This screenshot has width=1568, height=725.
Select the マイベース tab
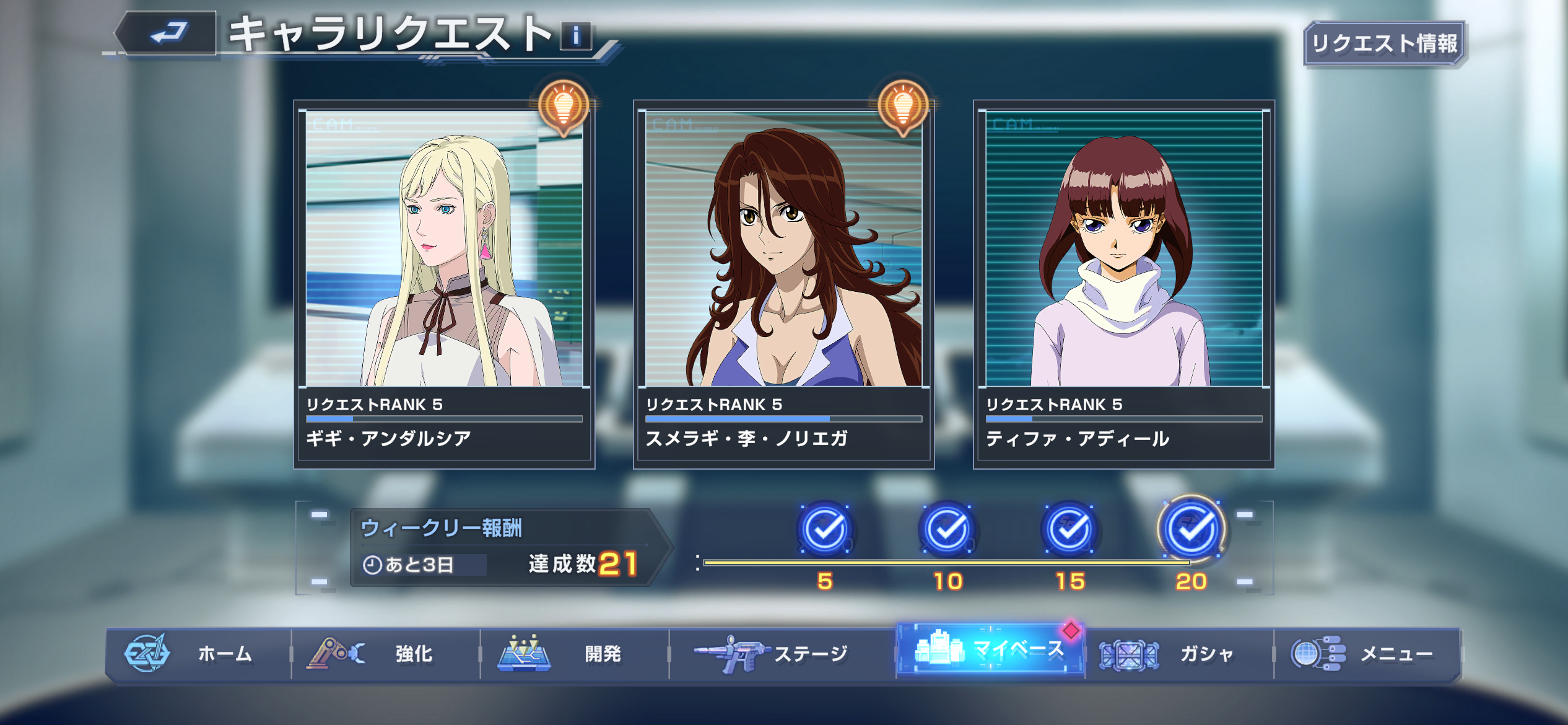[x=990, y=650]
